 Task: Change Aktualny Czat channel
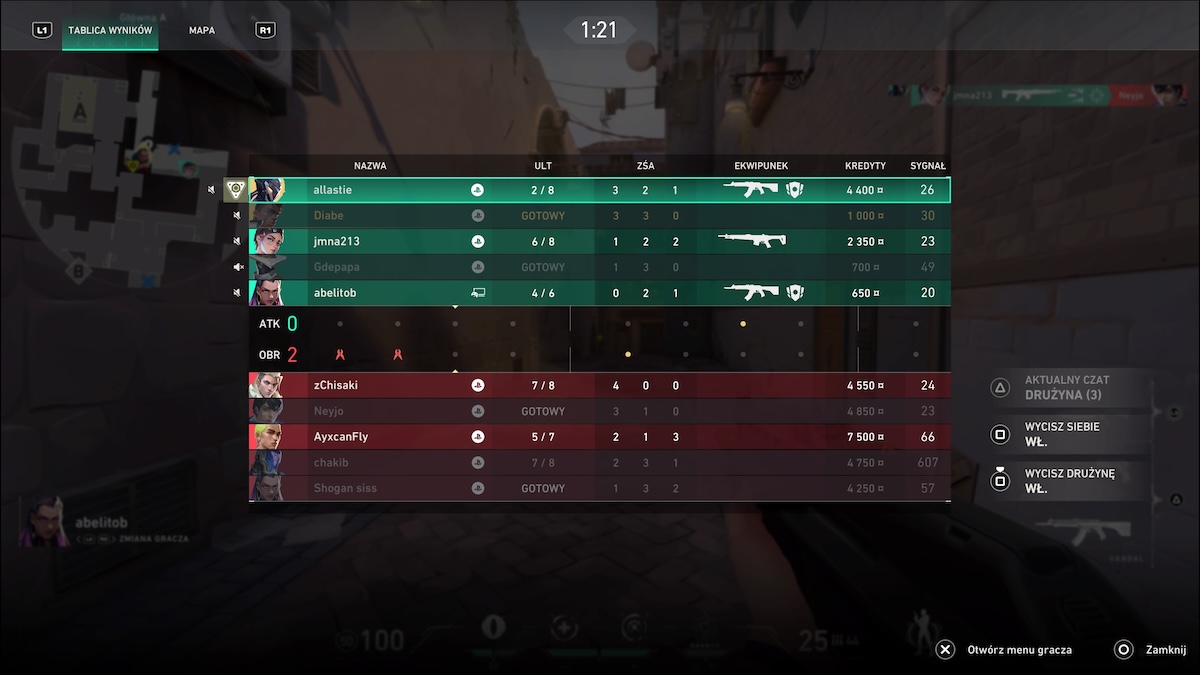tap(1065, 387)
